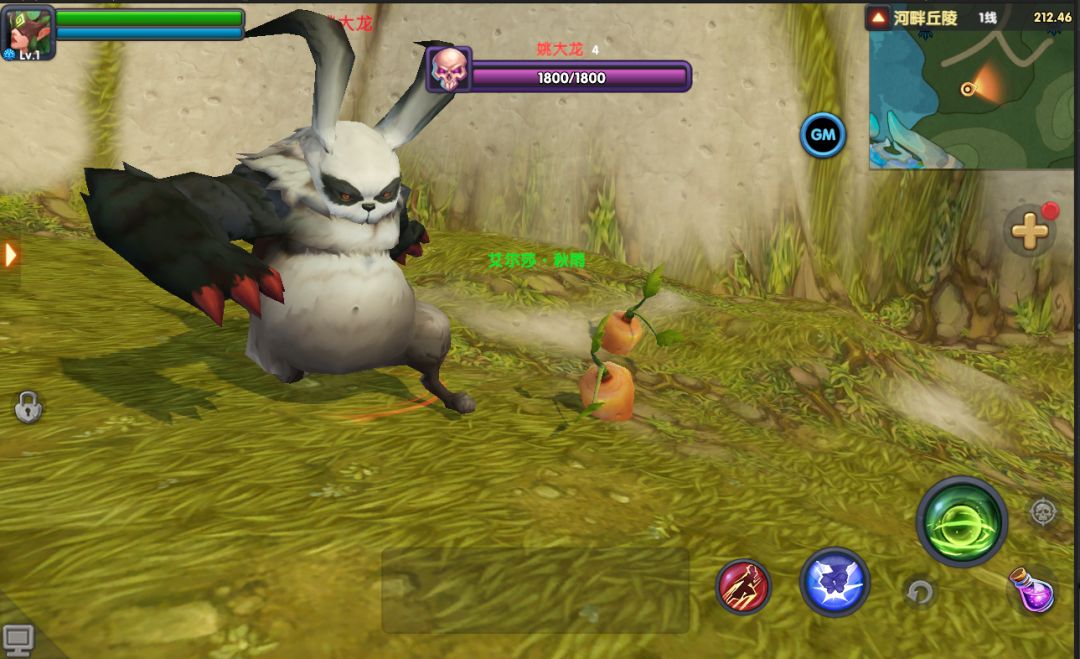
Task: Expand the orange arrow side panel
Action: click(11, 255)
